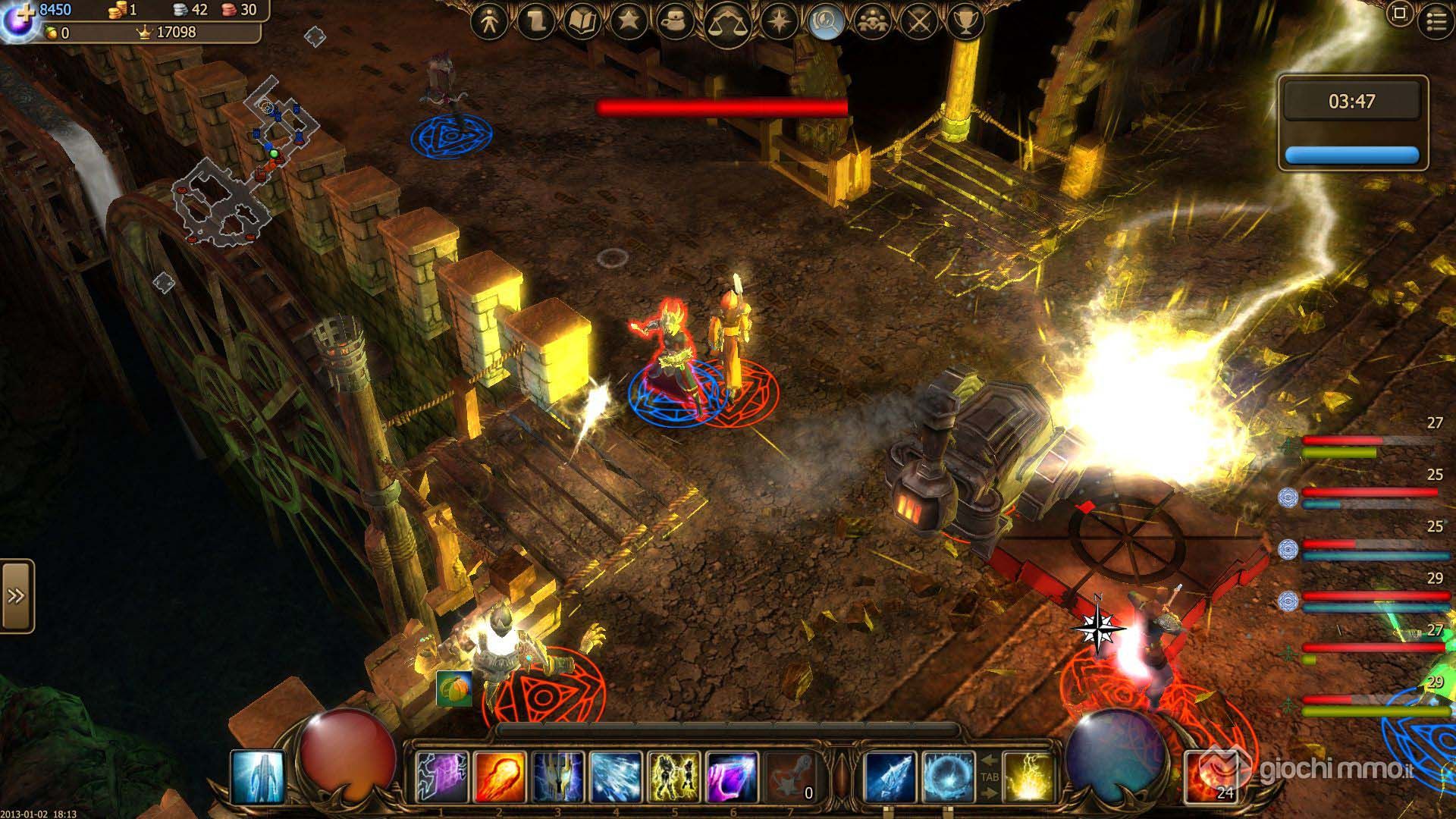Open the open-book menu icon
The width and height of the screenshot is (1456, 819).
pos(582,22)
